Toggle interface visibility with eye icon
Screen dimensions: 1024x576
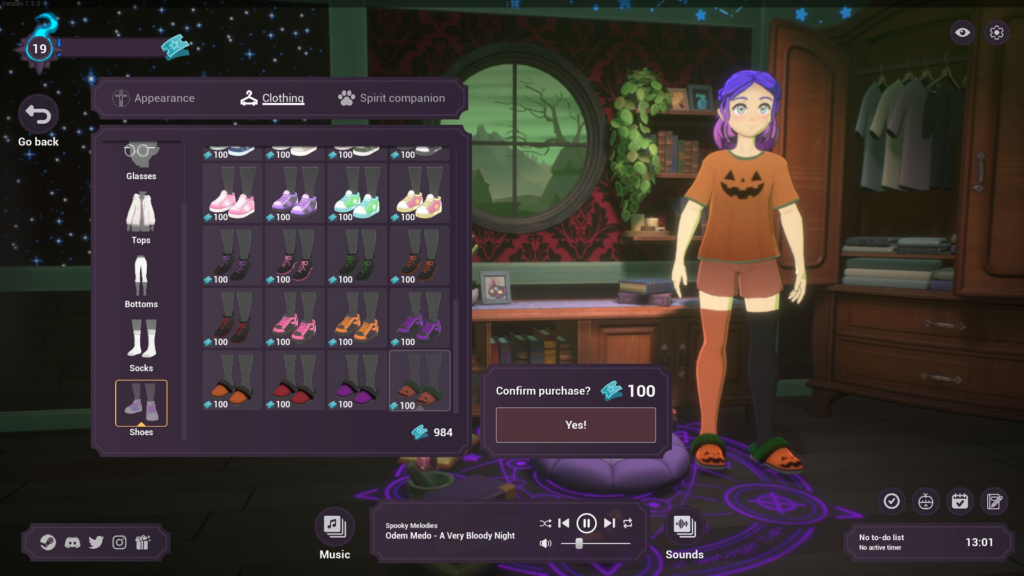tap(962, 32)
